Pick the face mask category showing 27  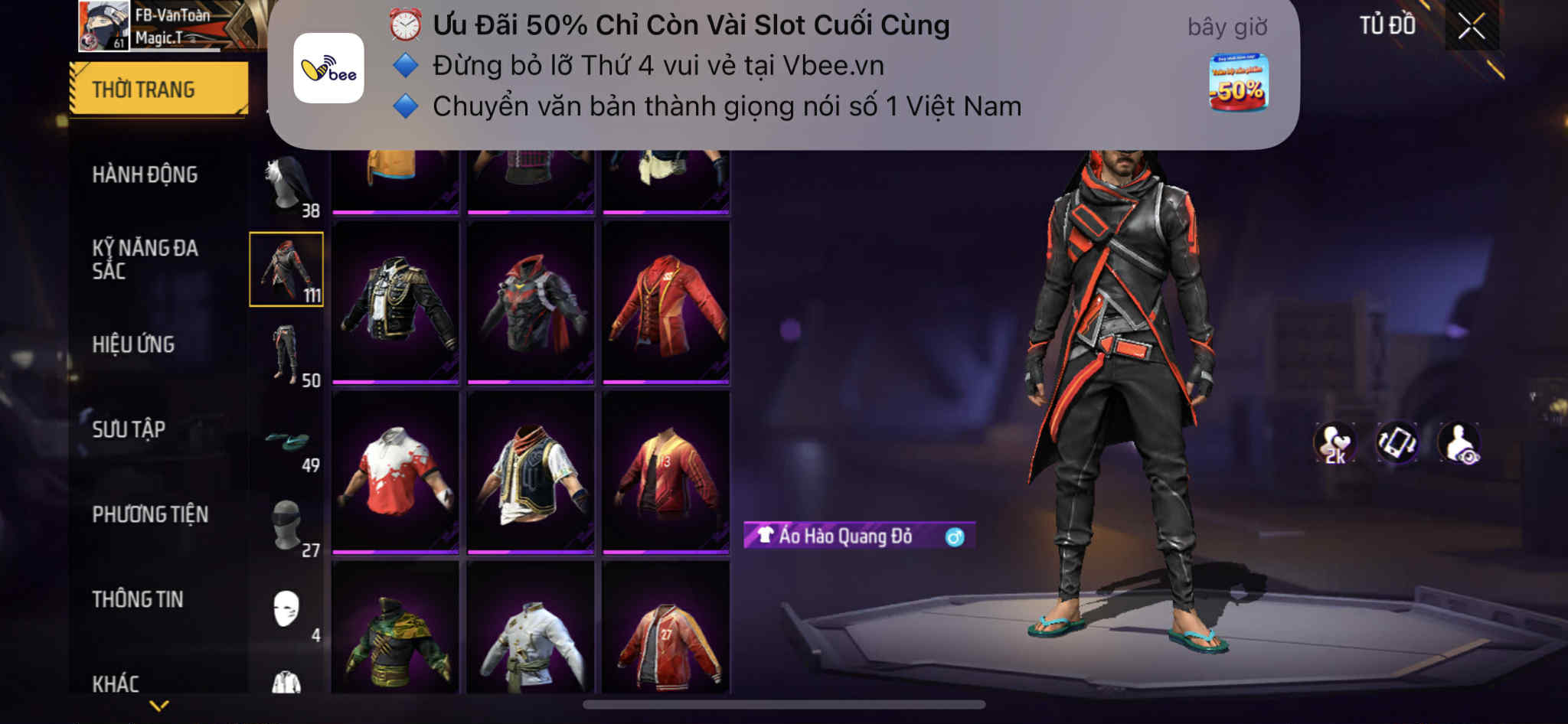(x=288, y=527)
